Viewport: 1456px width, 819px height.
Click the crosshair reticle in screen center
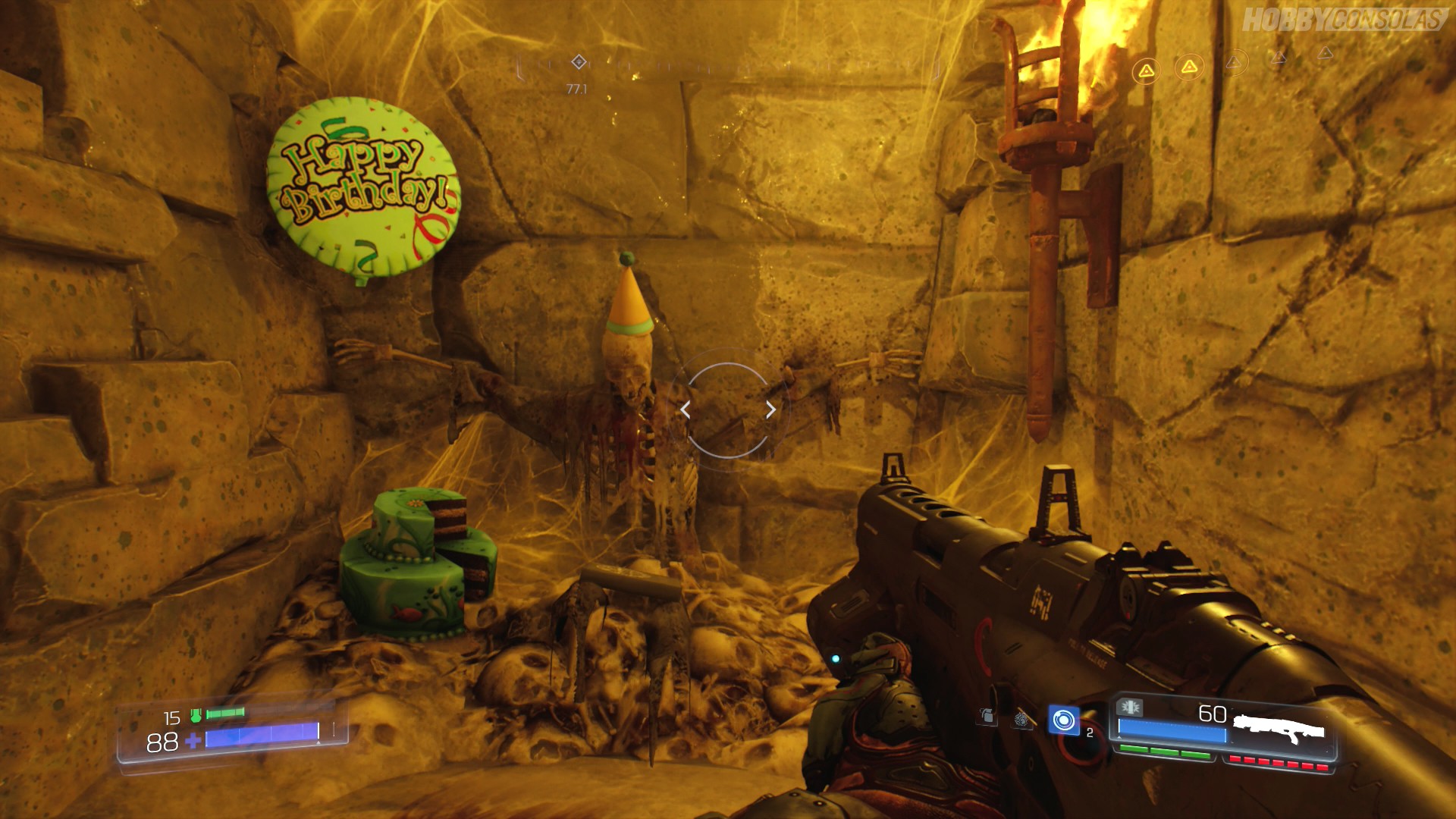(x=728, y=409)
